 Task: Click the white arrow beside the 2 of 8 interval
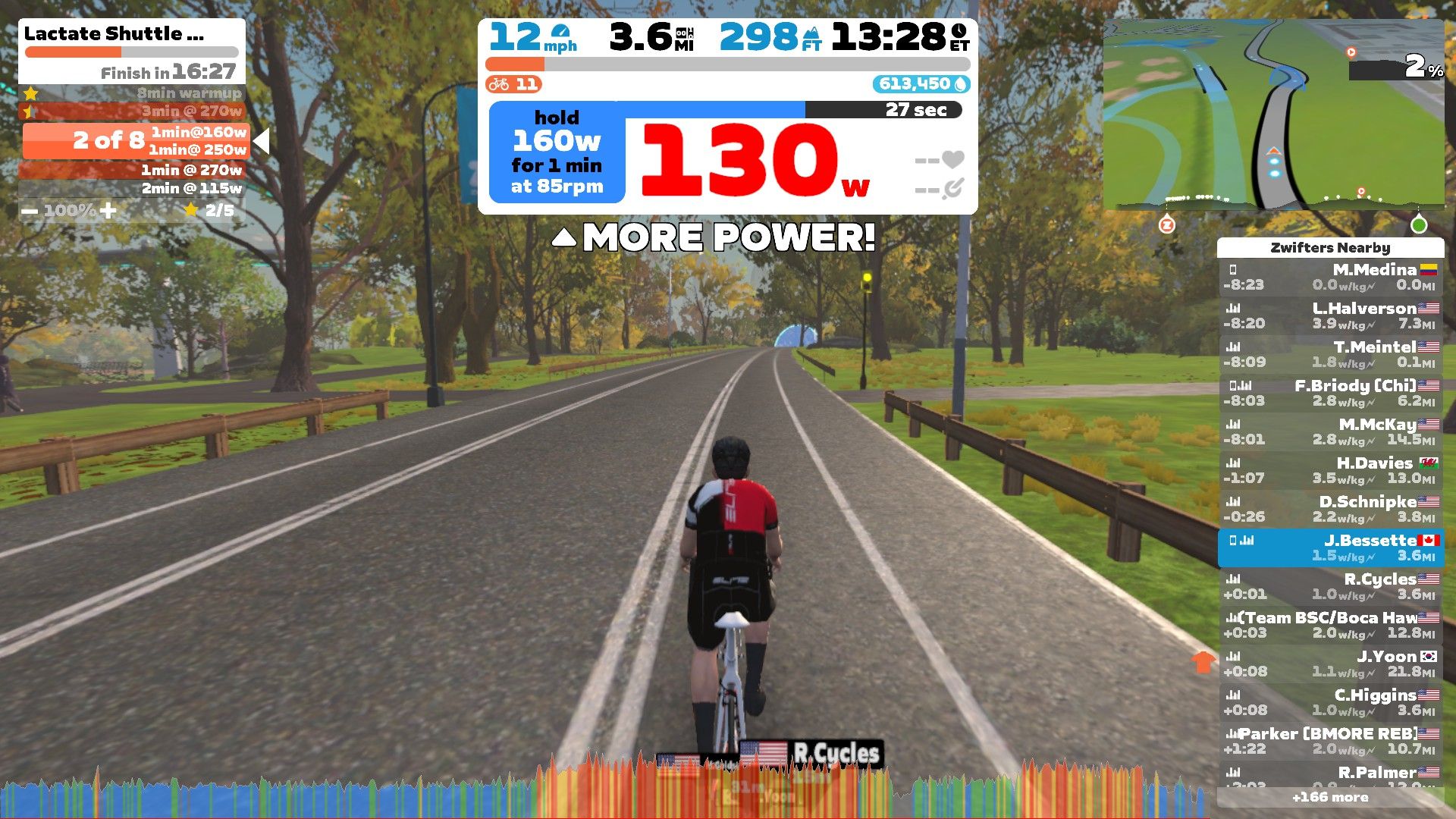click(261, 140)
